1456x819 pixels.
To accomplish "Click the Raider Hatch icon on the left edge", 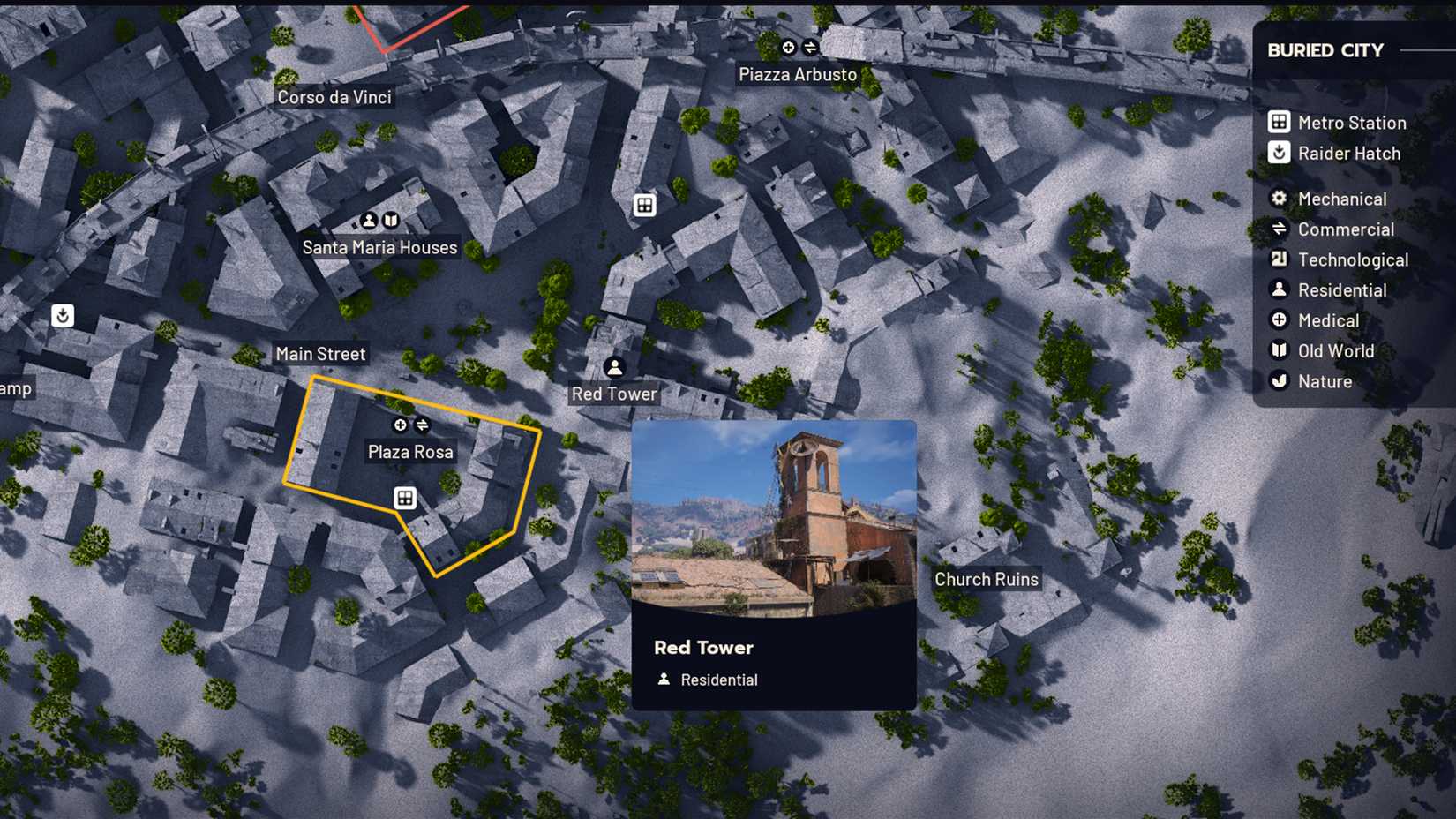I will tap(62, 315).
